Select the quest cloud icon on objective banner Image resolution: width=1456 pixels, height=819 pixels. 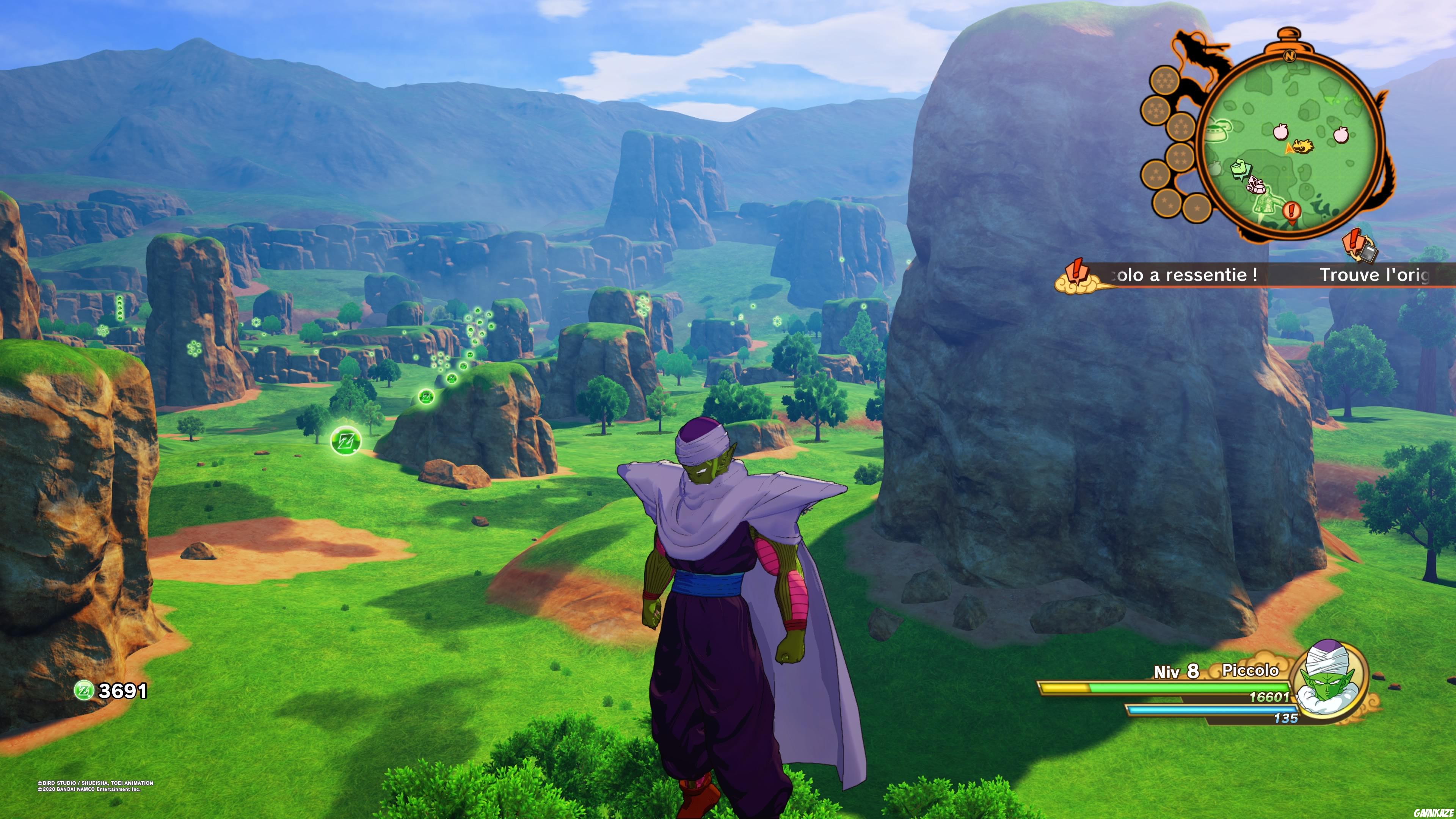[1077, 275]
